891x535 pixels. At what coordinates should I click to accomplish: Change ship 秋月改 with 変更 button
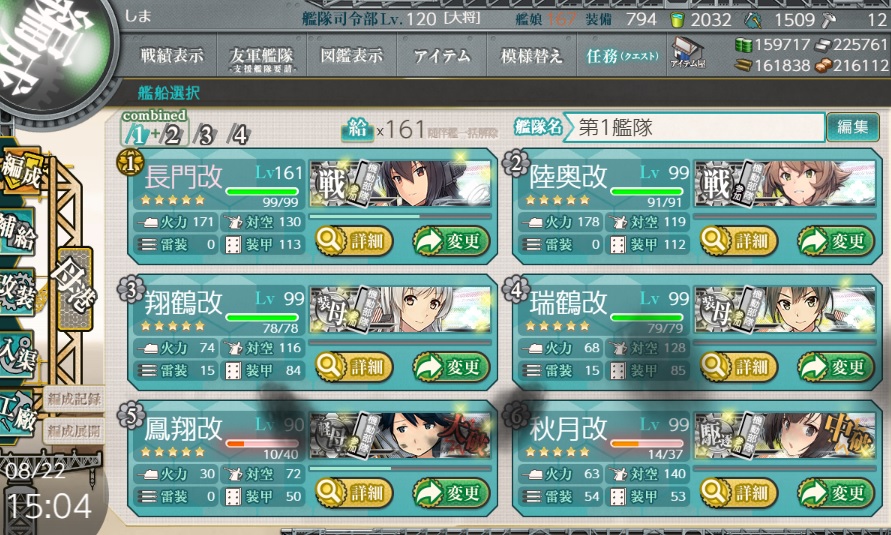tap(835, 492)
